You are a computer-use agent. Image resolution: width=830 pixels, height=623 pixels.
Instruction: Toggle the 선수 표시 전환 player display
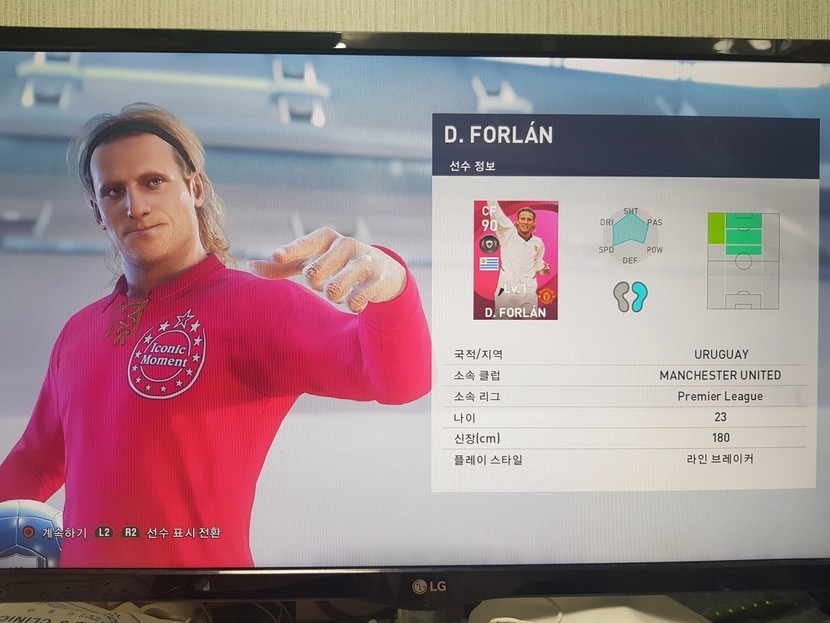pyautogui.click(x=182, y=532)
